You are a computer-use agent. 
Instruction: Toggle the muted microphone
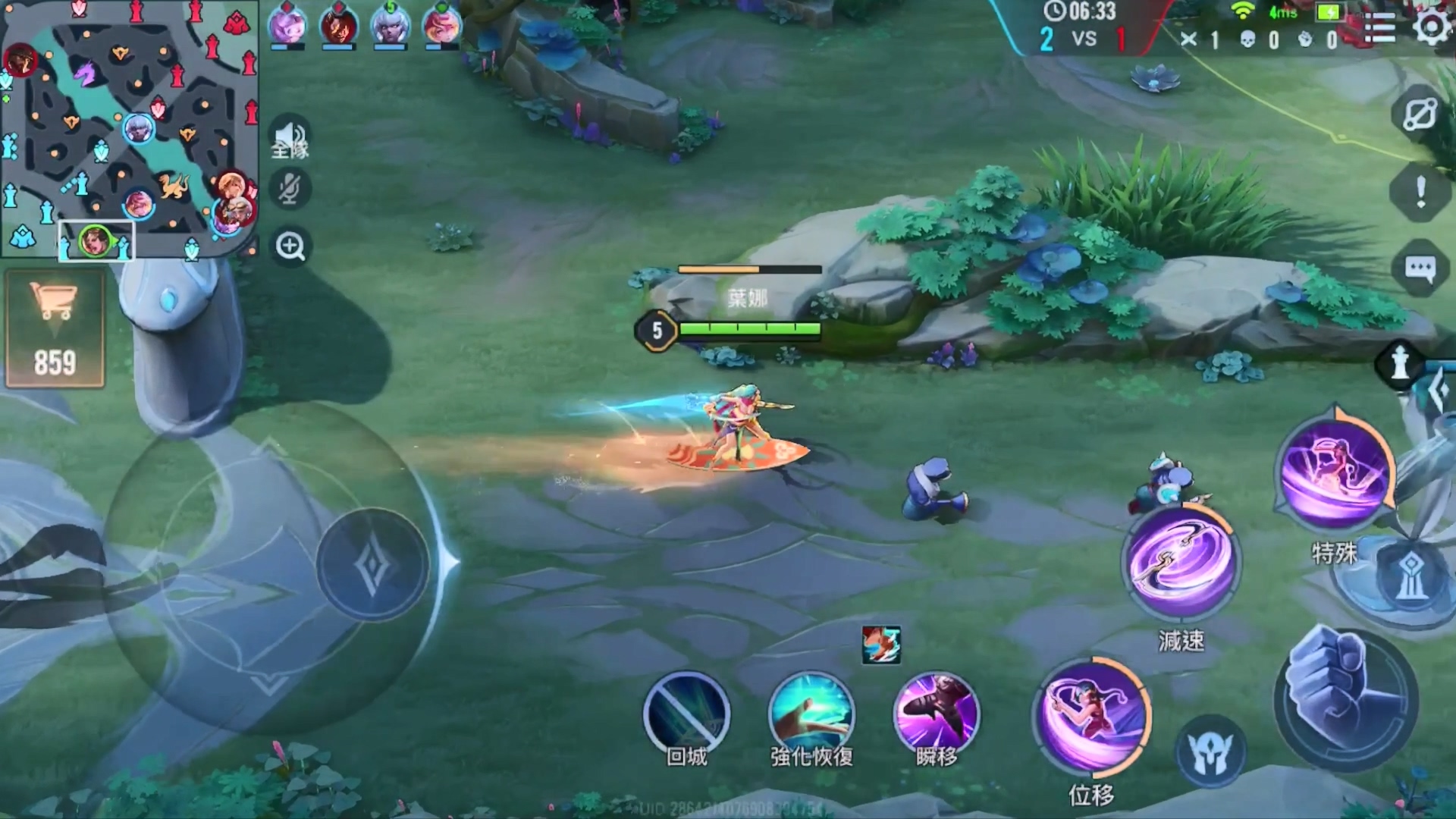(290, 190)
